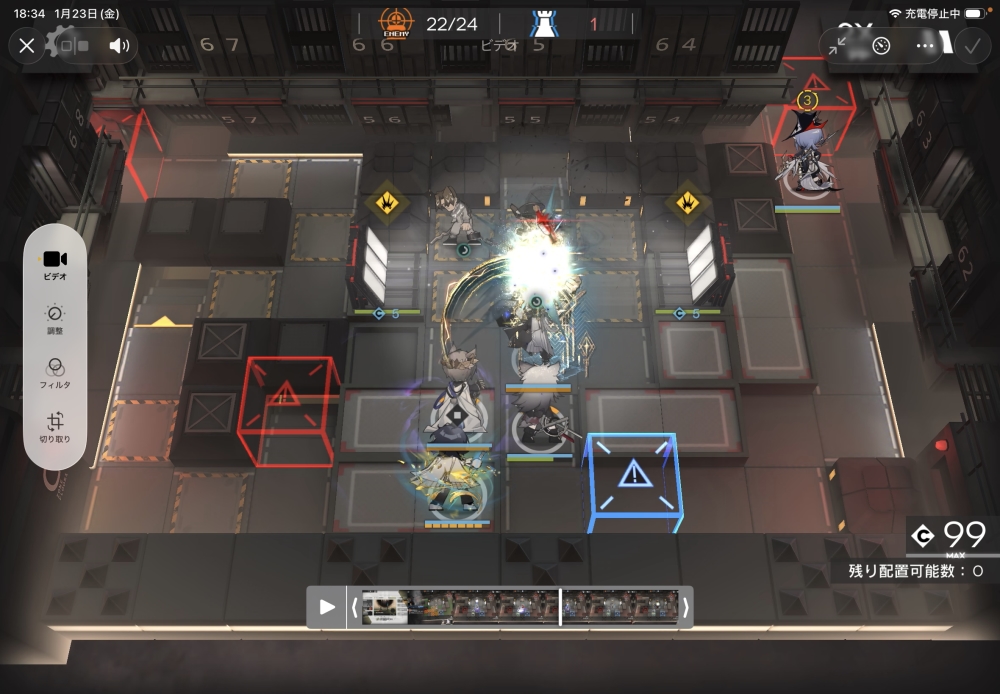Select the left trim handle of the filmstrip
Viewport: 1000px width, 694px height.
click(354, 607)
